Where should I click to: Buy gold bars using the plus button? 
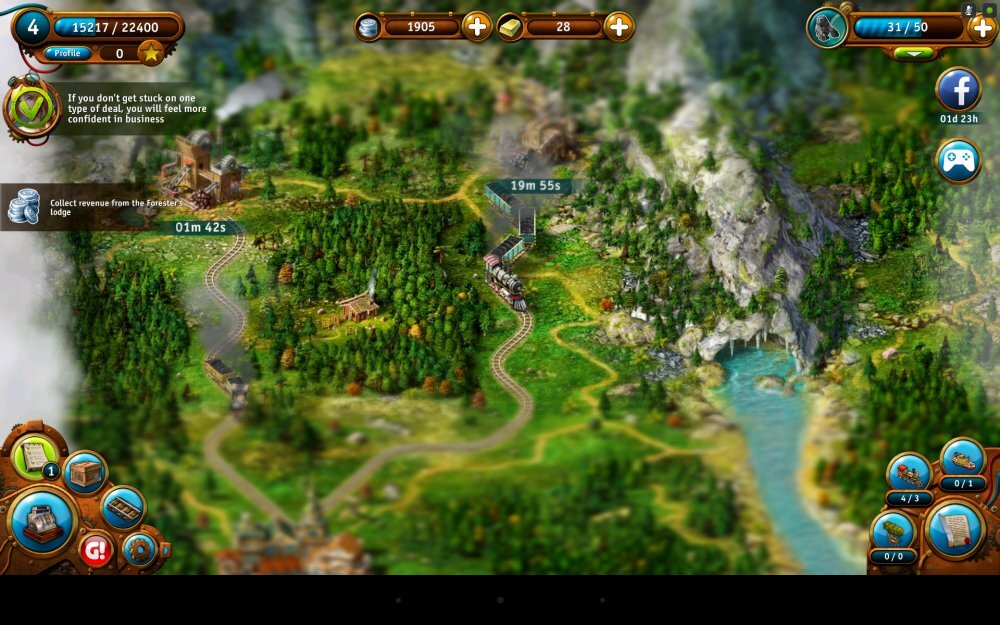tap(619, 27)
